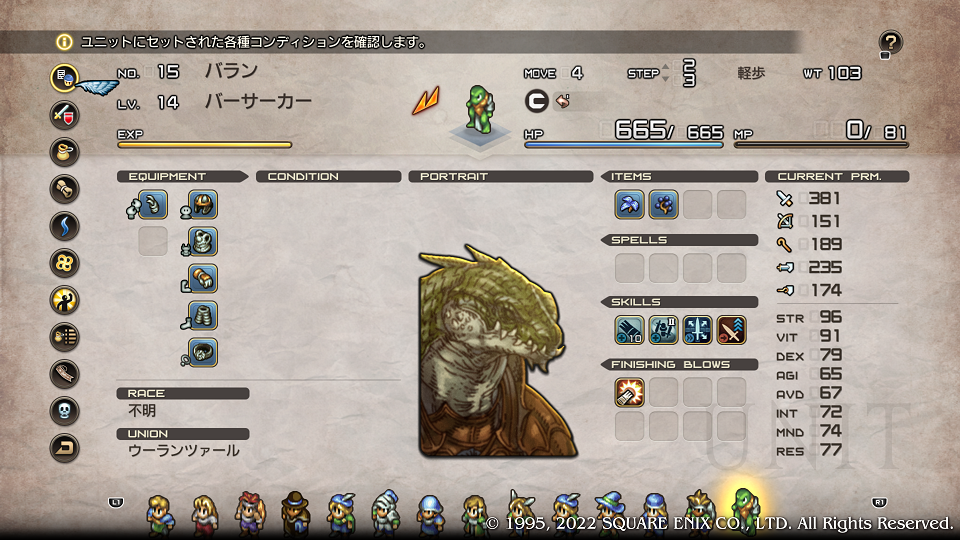Select the white hooded unit sprite
The height and width of the screenshot is (540, 960).
[x=384, y=512]
